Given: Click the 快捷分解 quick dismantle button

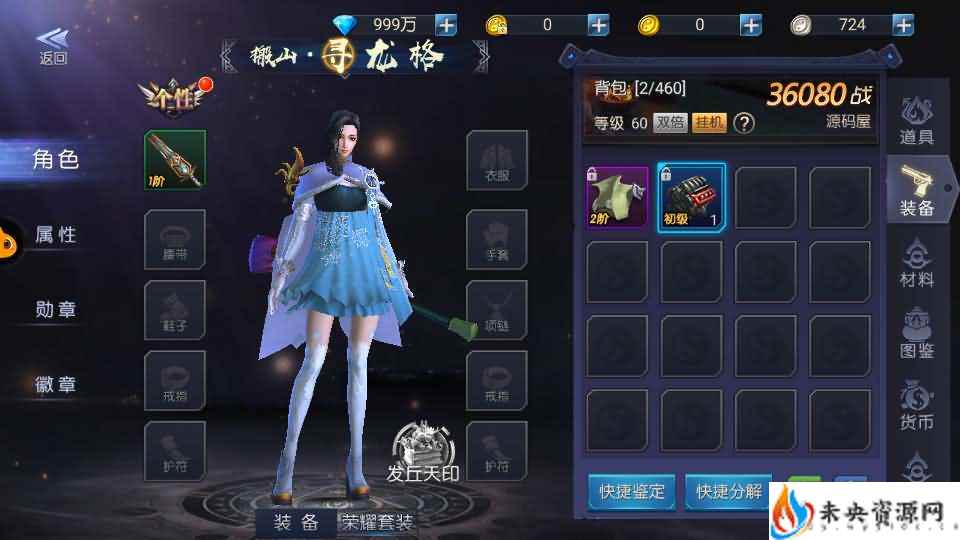Looking at the screenshot, I should (x=729, y=491).
